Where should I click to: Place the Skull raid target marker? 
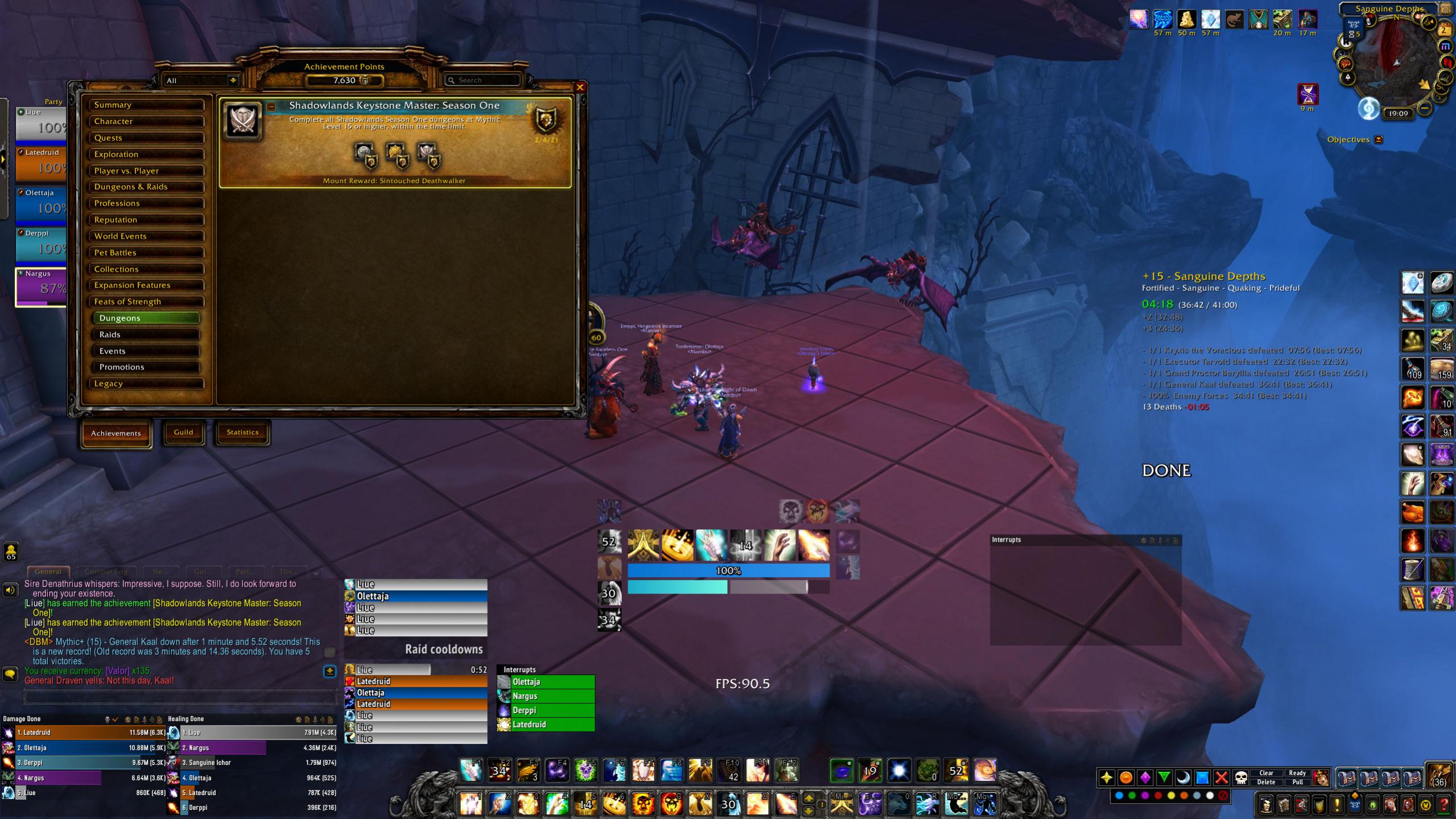pyautogui.click(x=1241, y=777)
